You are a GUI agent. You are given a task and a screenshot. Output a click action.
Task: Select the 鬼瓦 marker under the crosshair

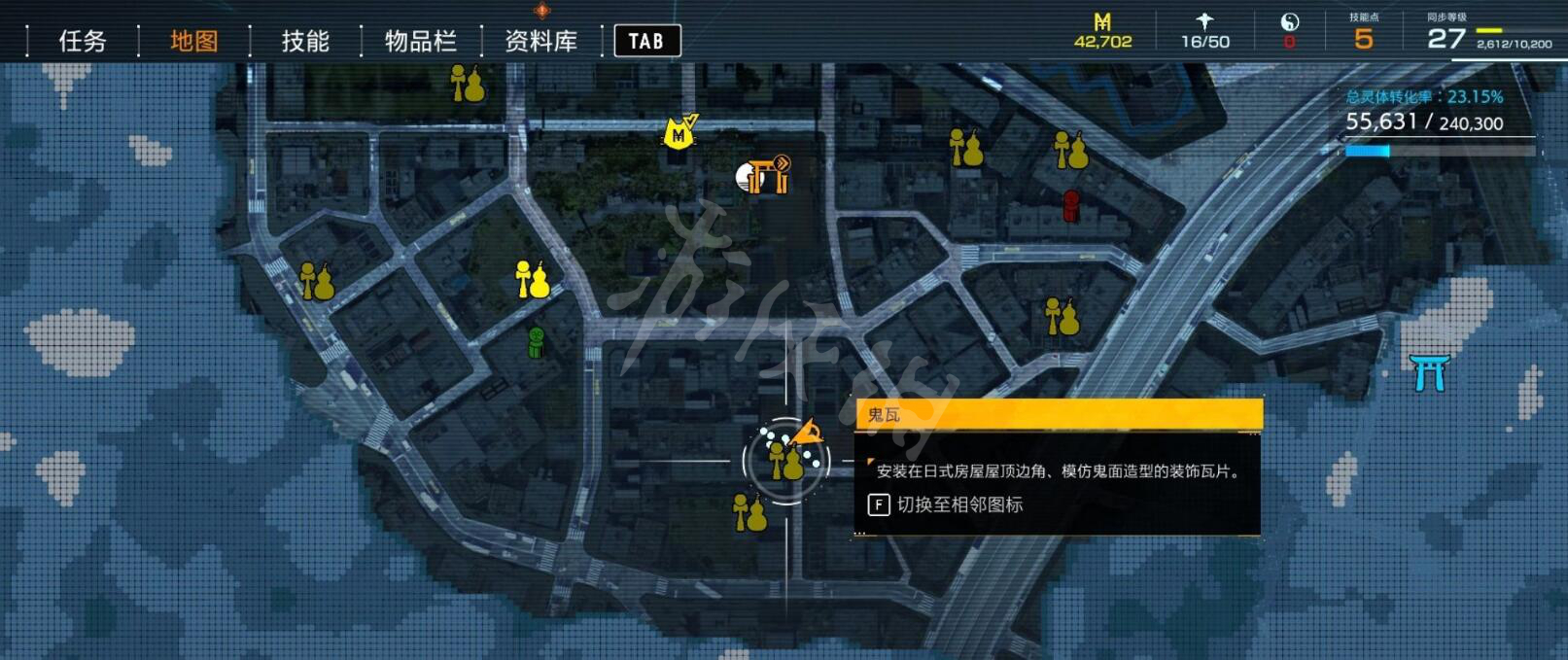tap(786, 461)
